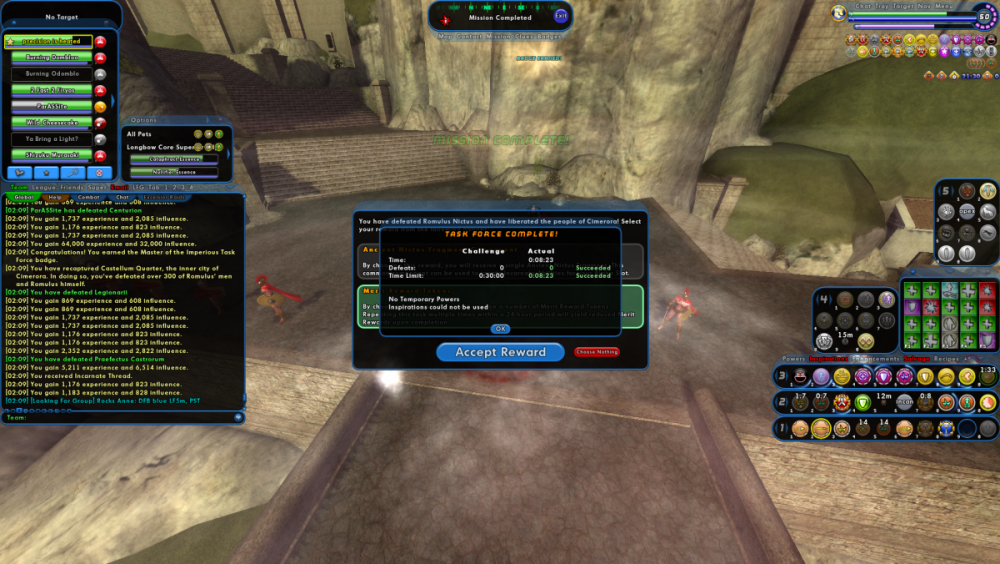Select teammate Wild Cheesecake

pyautogui.click(x=51, y=123)
